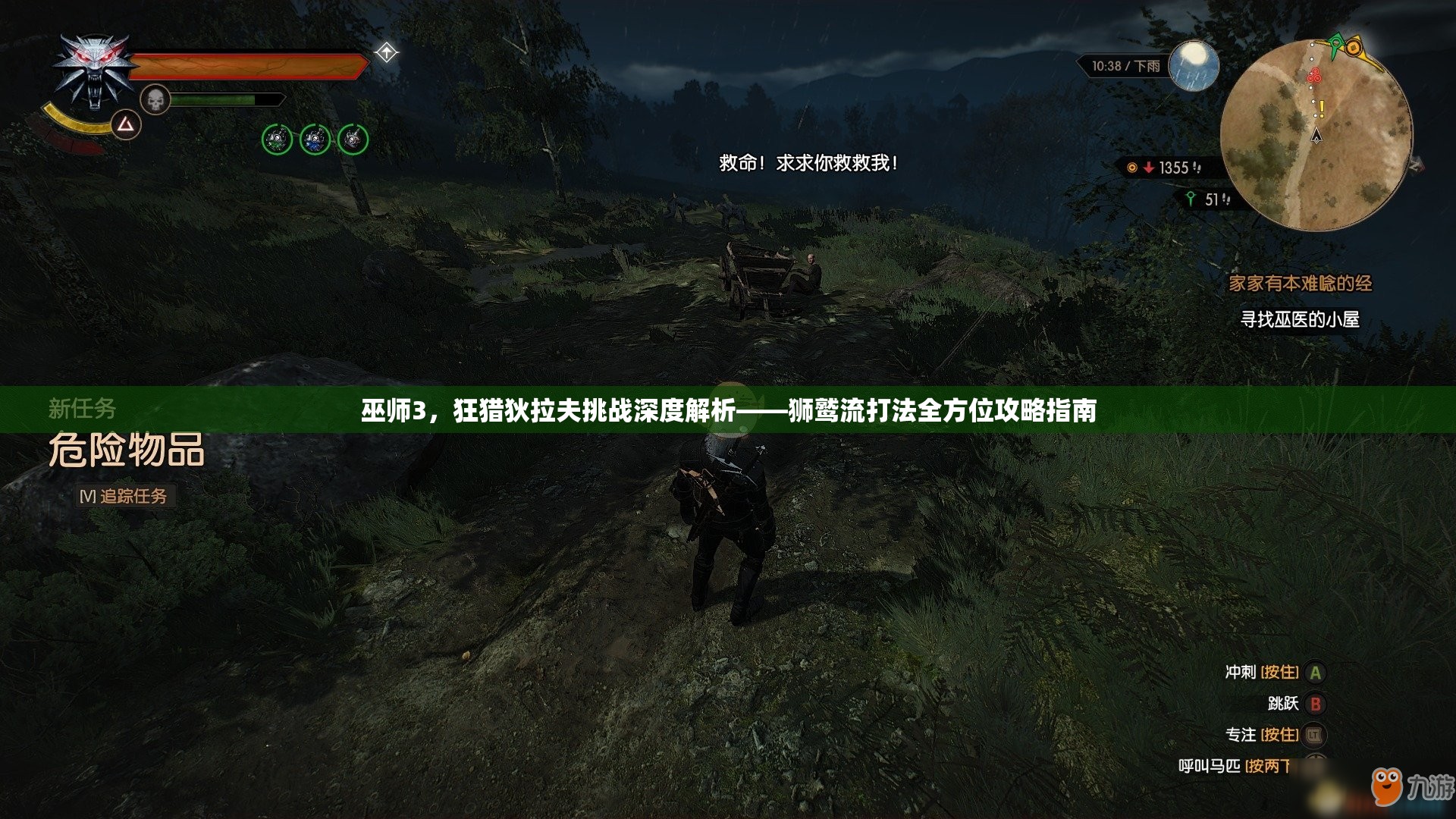Click the 追踪任务 track quest button
This screenshot has height=819, width=1456.
coord(125,496)
